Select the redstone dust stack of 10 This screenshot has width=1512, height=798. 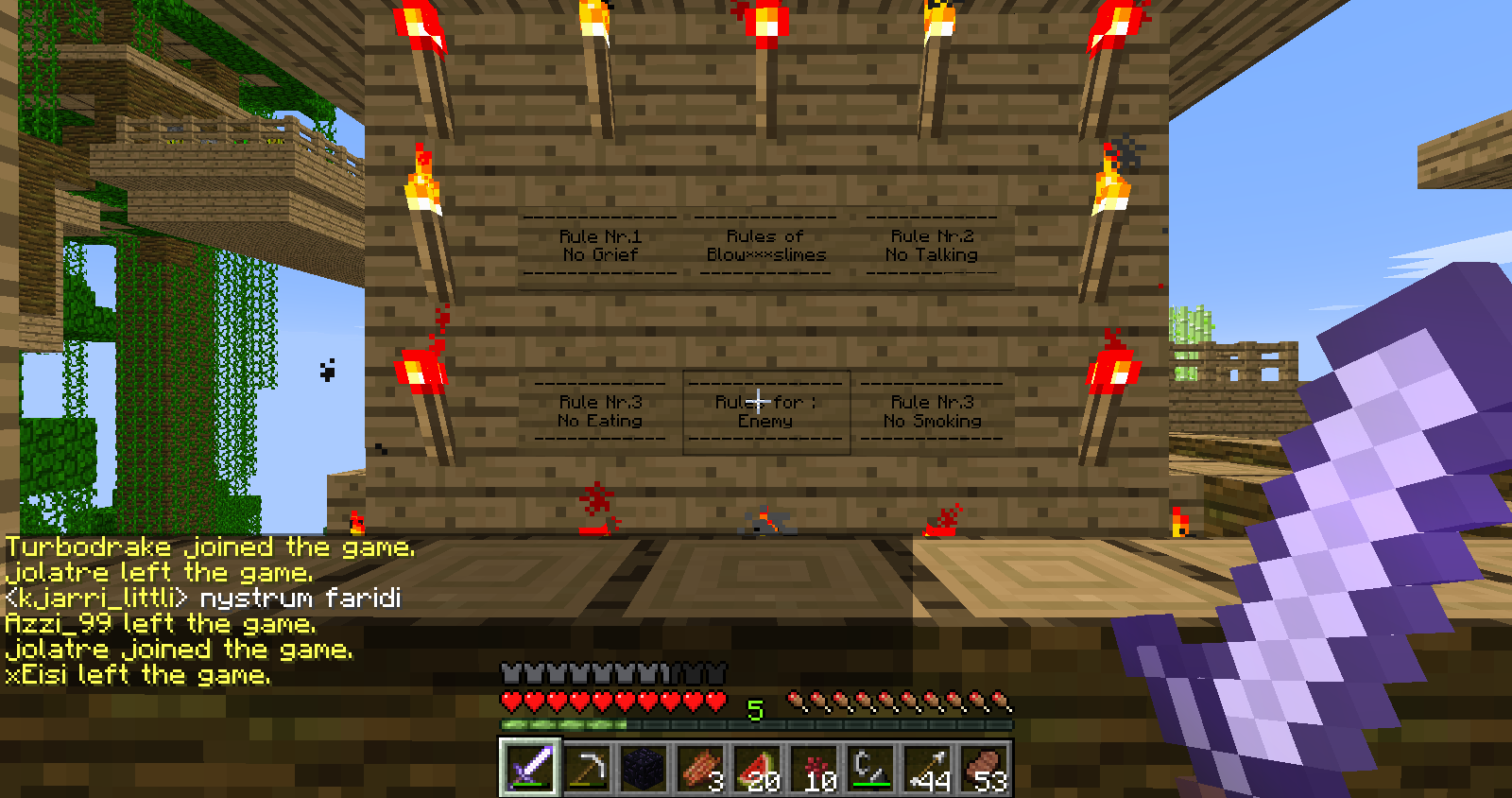(815, 768)
